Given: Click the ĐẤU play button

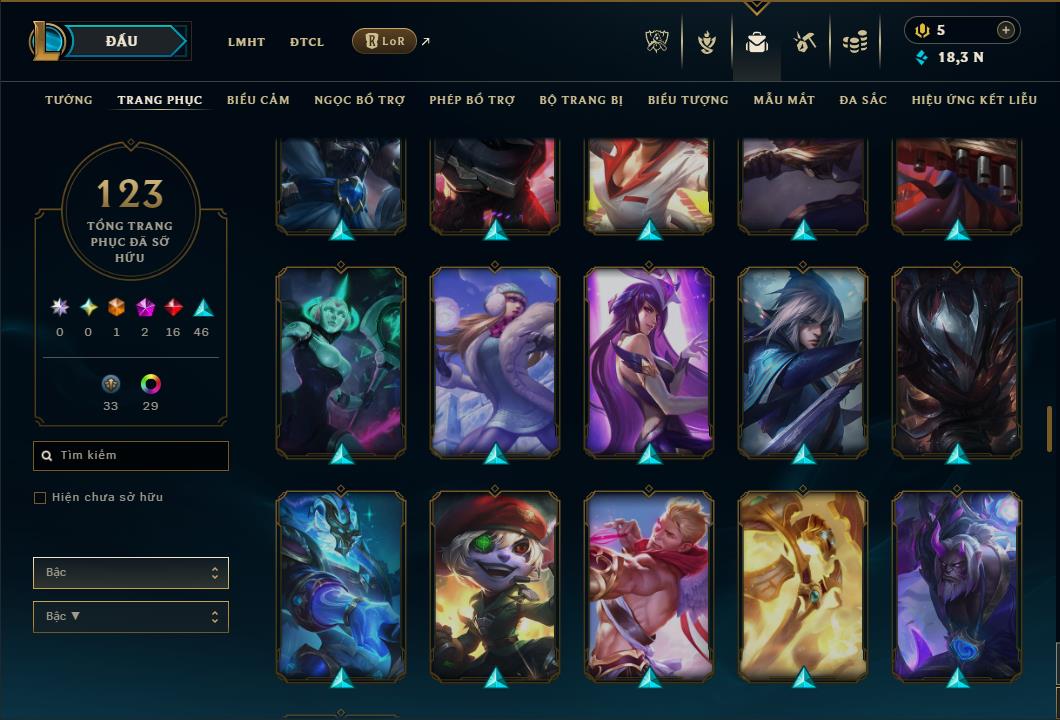Looking at the screenshot, I should tap(122, 41).
